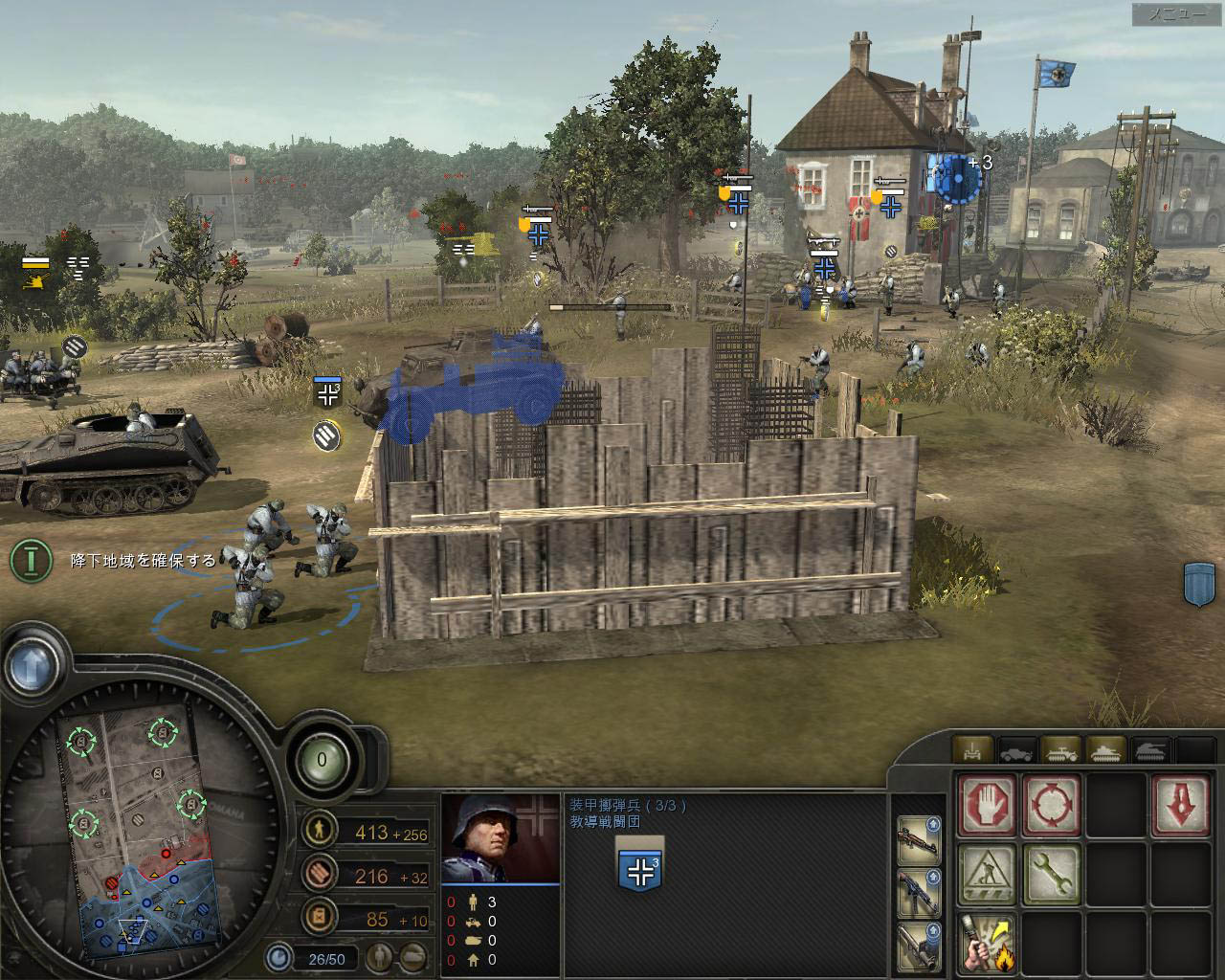Select the squad veterancy shield badge
The image size is (1225, 980).
pos(640,869)
